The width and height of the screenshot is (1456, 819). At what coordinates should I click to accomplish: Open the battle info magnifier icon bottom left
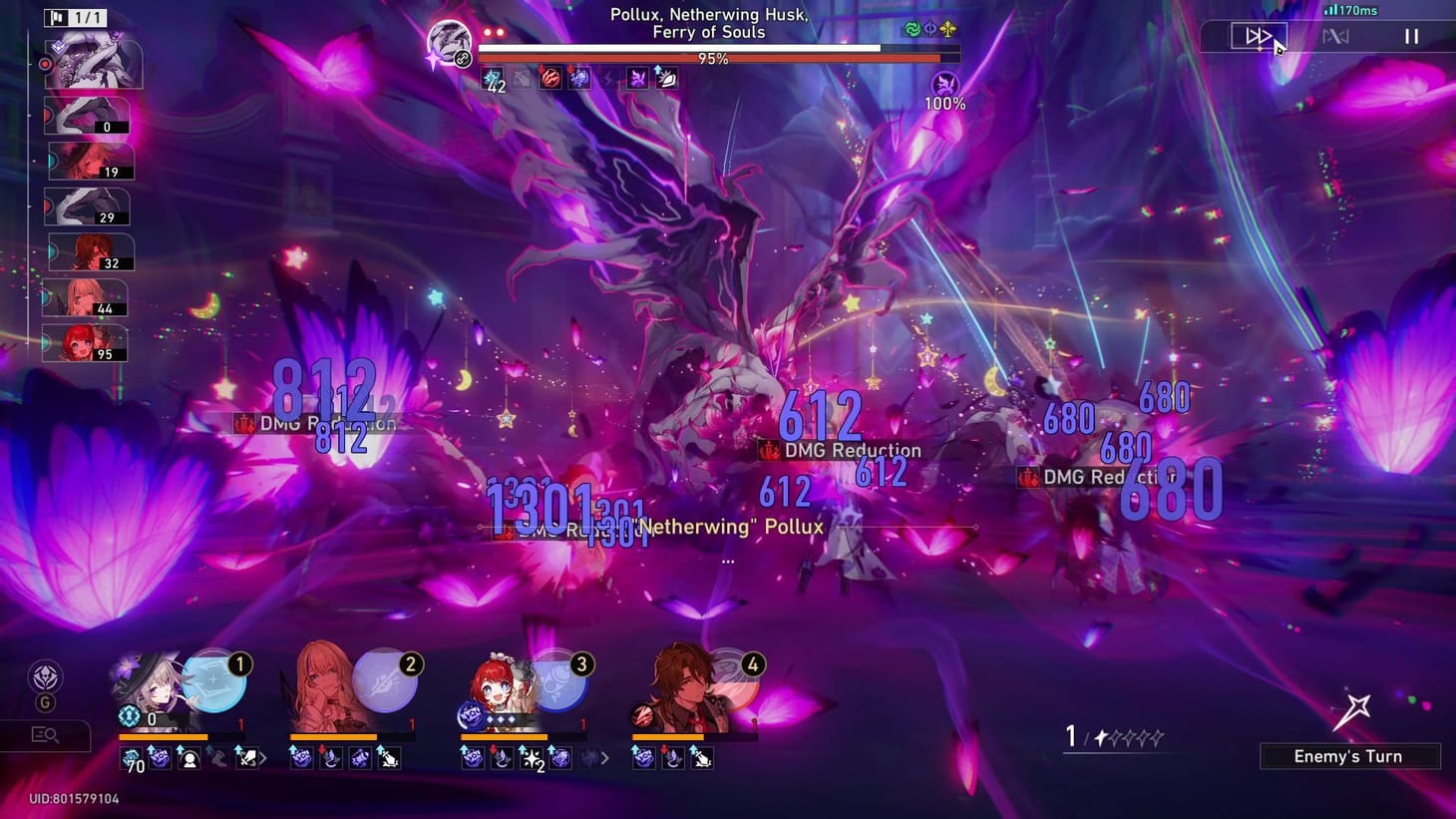click(44, 735)
